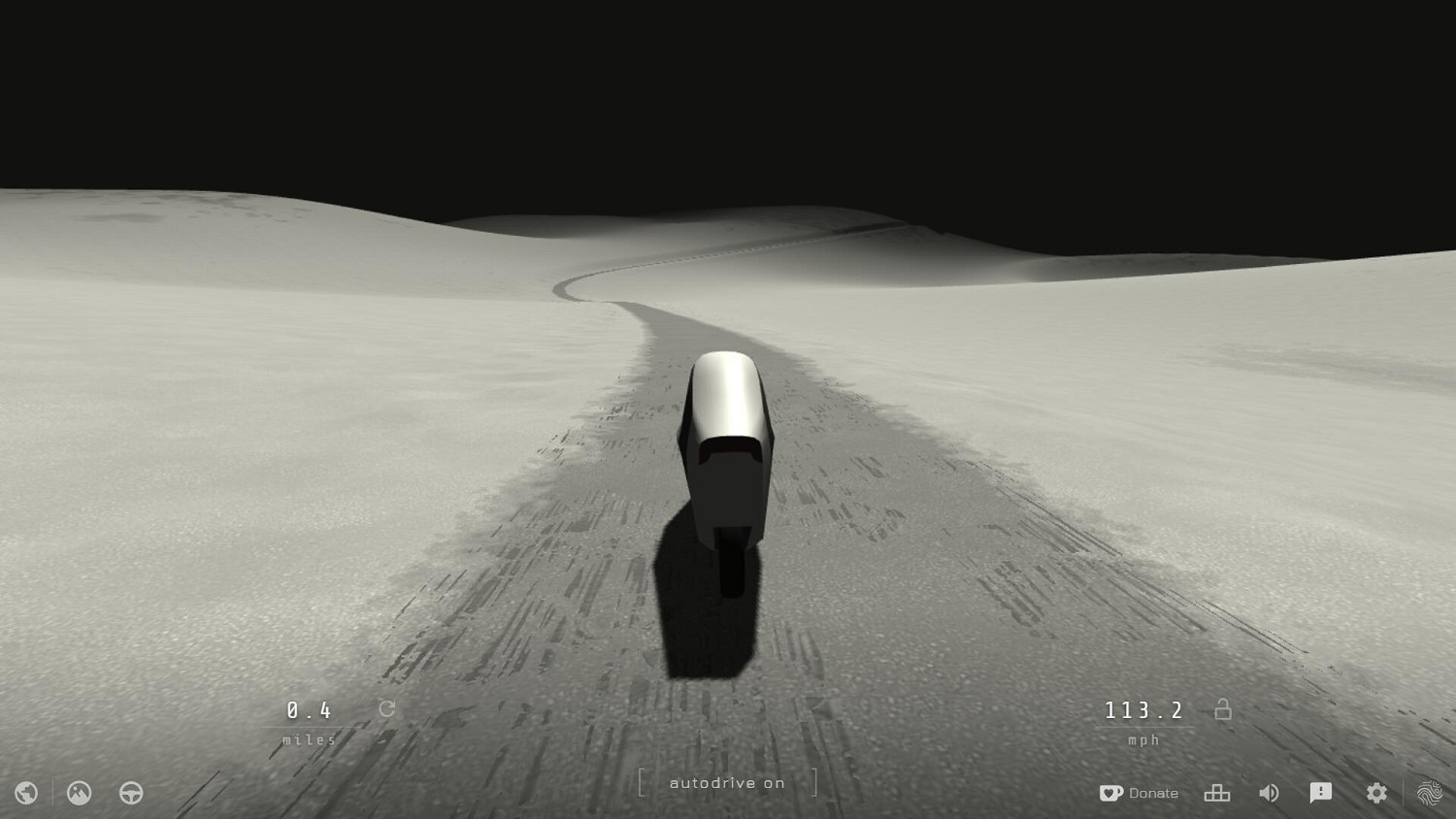Viewport: 1456px width, 819px height.
Task: Select the steering wheel vehicle icon
Action: tap(129, 793)
